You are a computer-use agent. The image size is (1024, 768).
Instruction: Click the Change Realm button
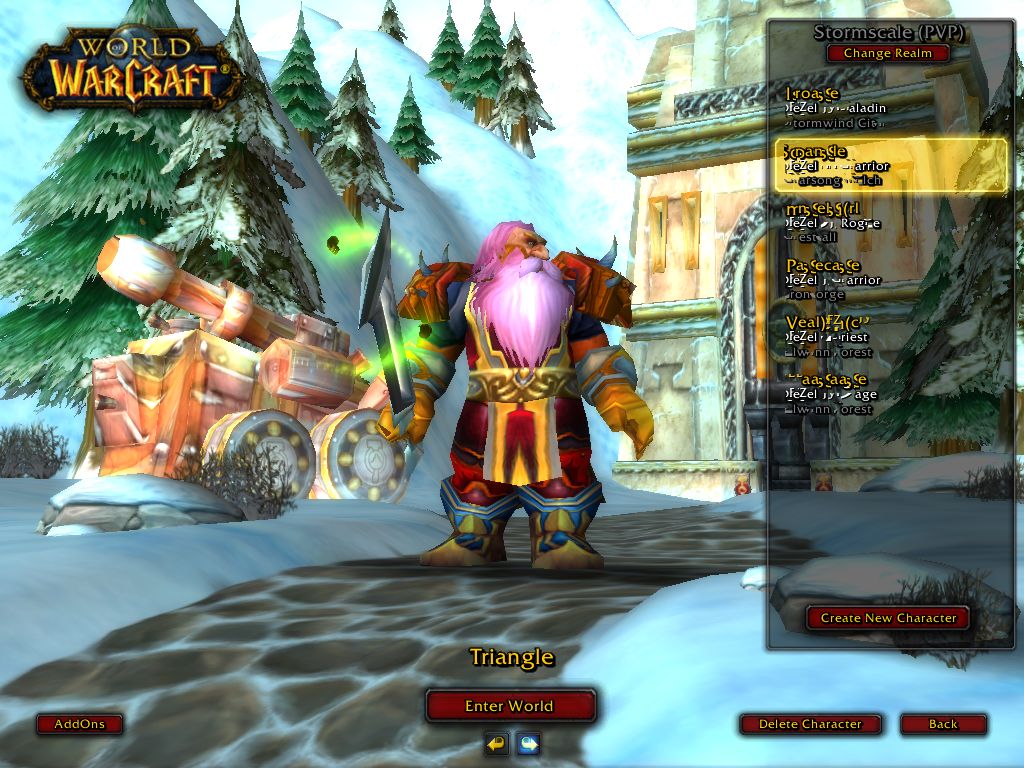pyautogui.click(x=887, y=53)
